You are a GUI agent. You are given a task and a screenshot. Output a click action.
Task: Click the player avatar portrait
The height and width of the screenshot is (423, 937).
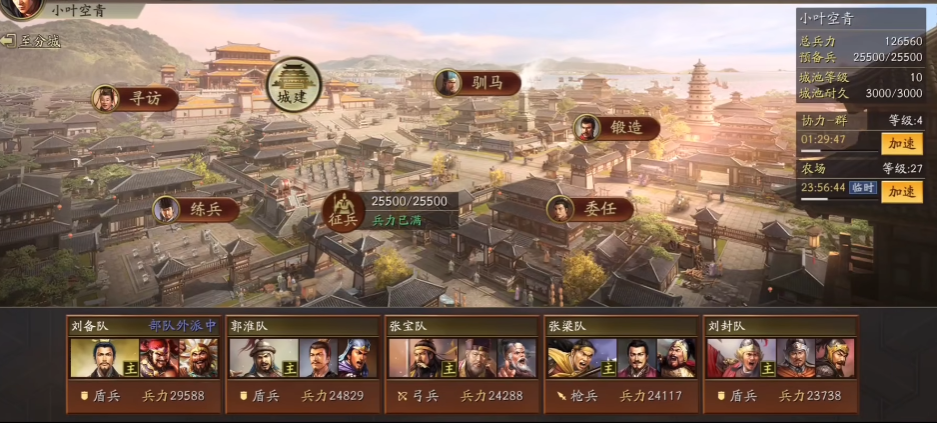[24, 9]
